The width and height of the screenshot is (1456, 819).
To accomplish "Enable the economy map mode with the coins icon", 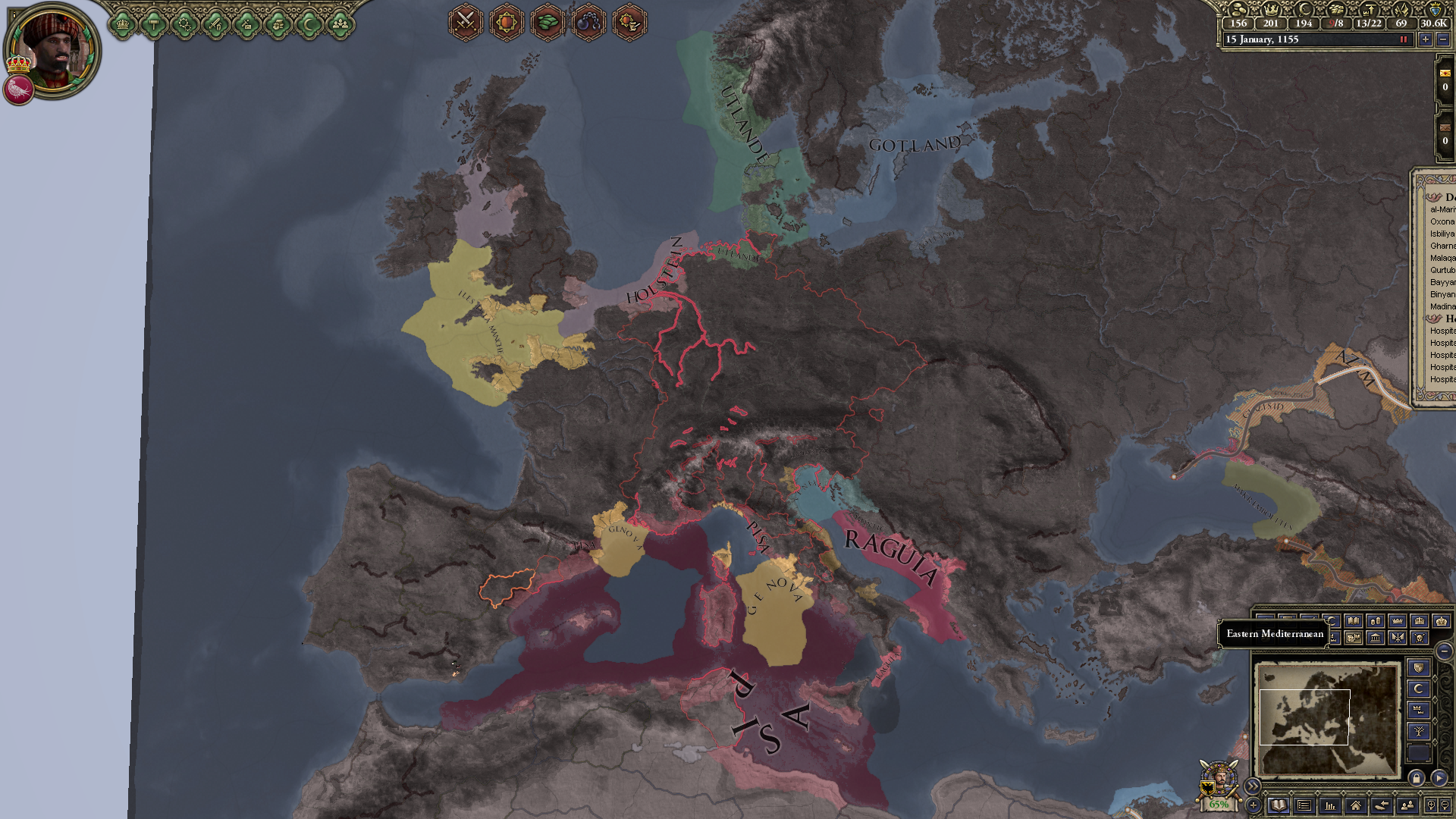I will point(1374,621).
